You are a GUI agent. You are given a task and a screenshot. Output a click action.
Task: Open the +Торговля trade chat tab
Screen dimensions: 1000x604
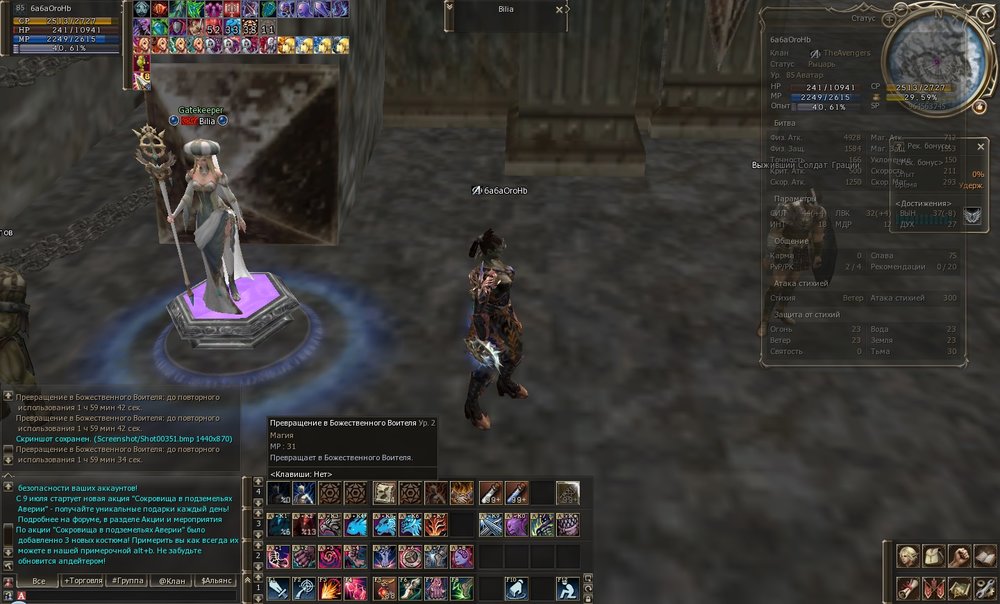(83, 580)
